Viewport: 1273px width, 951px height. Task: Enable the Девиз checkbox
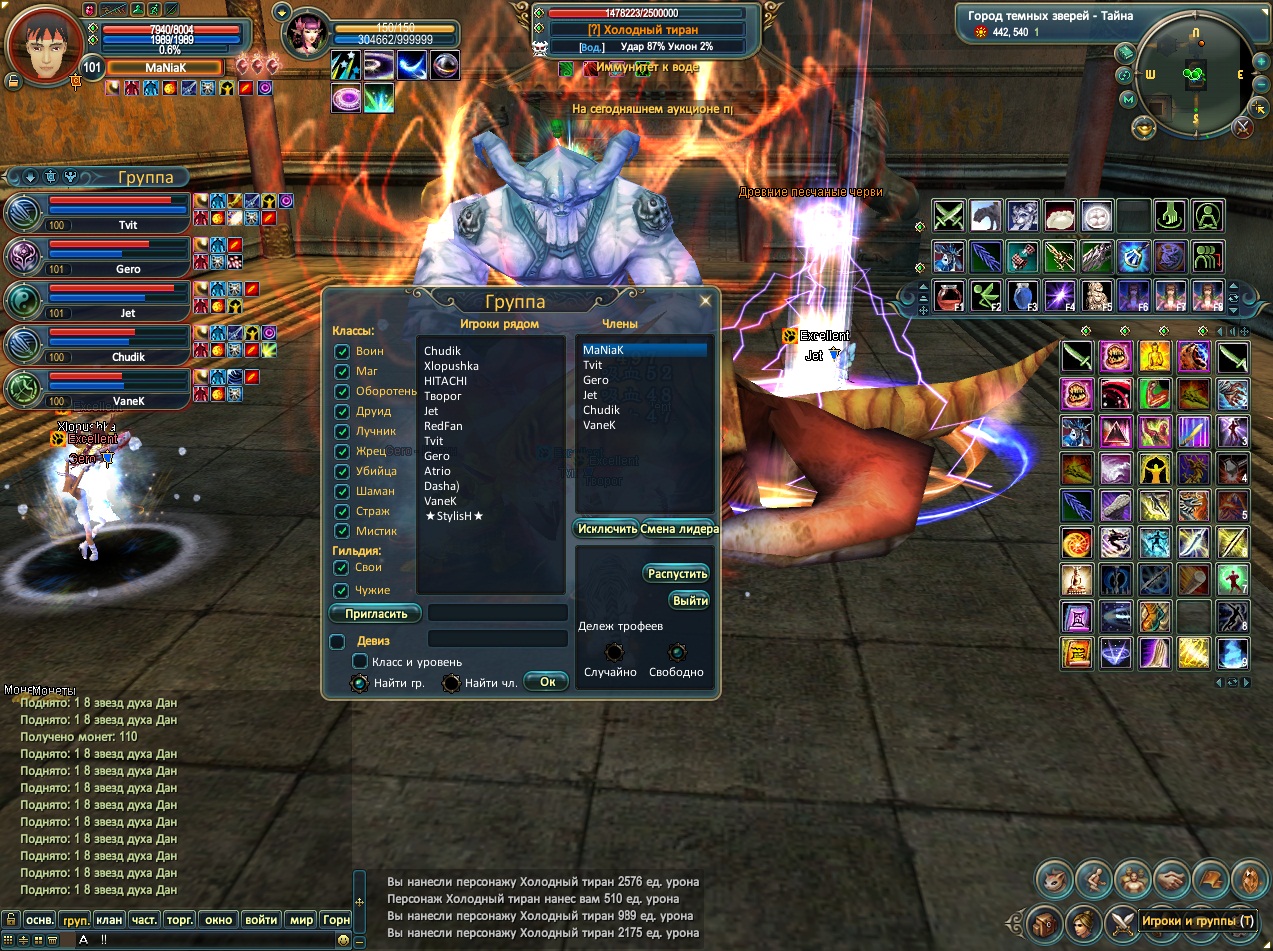(338, 641)
